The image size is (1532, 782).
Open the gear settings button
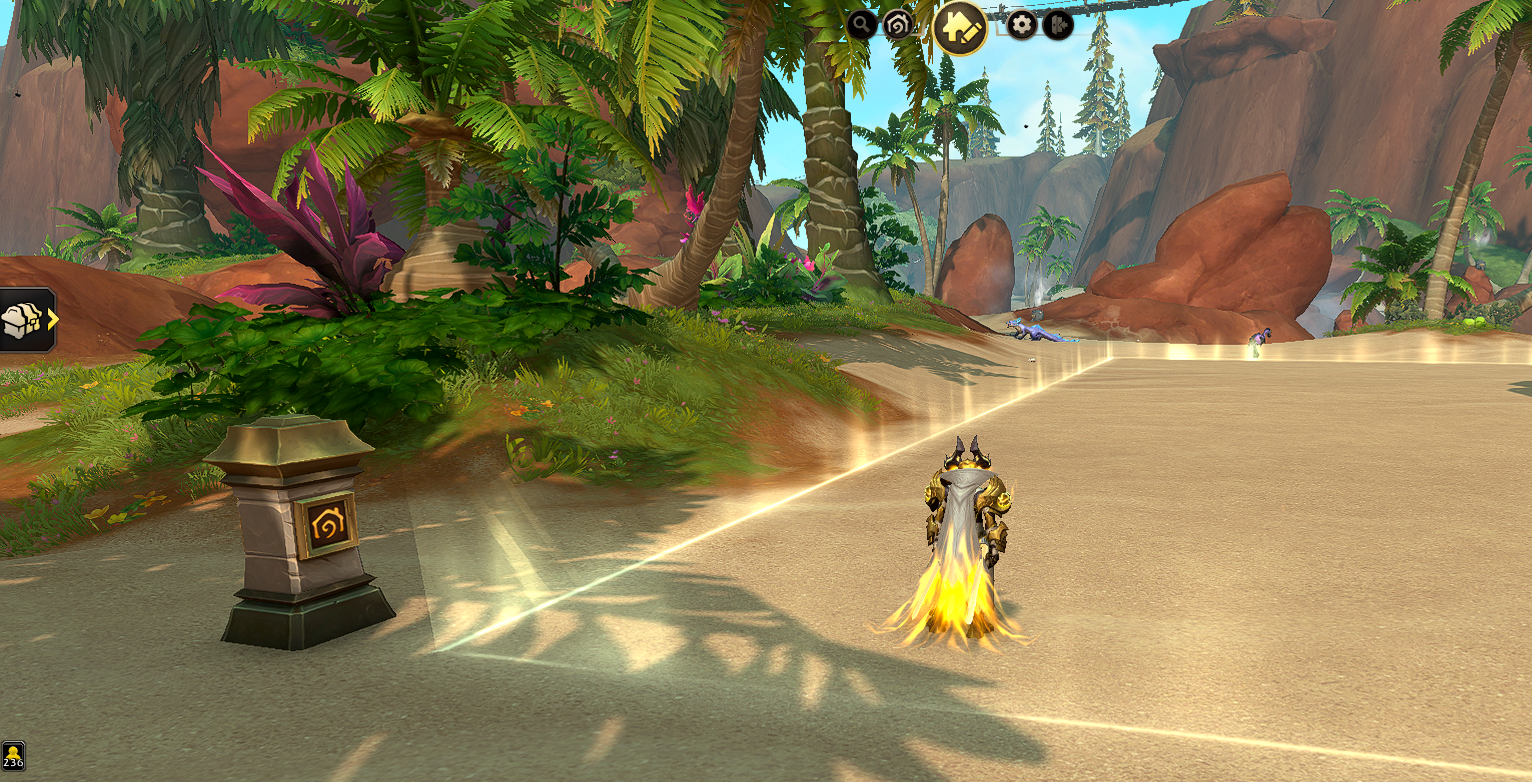click(1022, 25)
